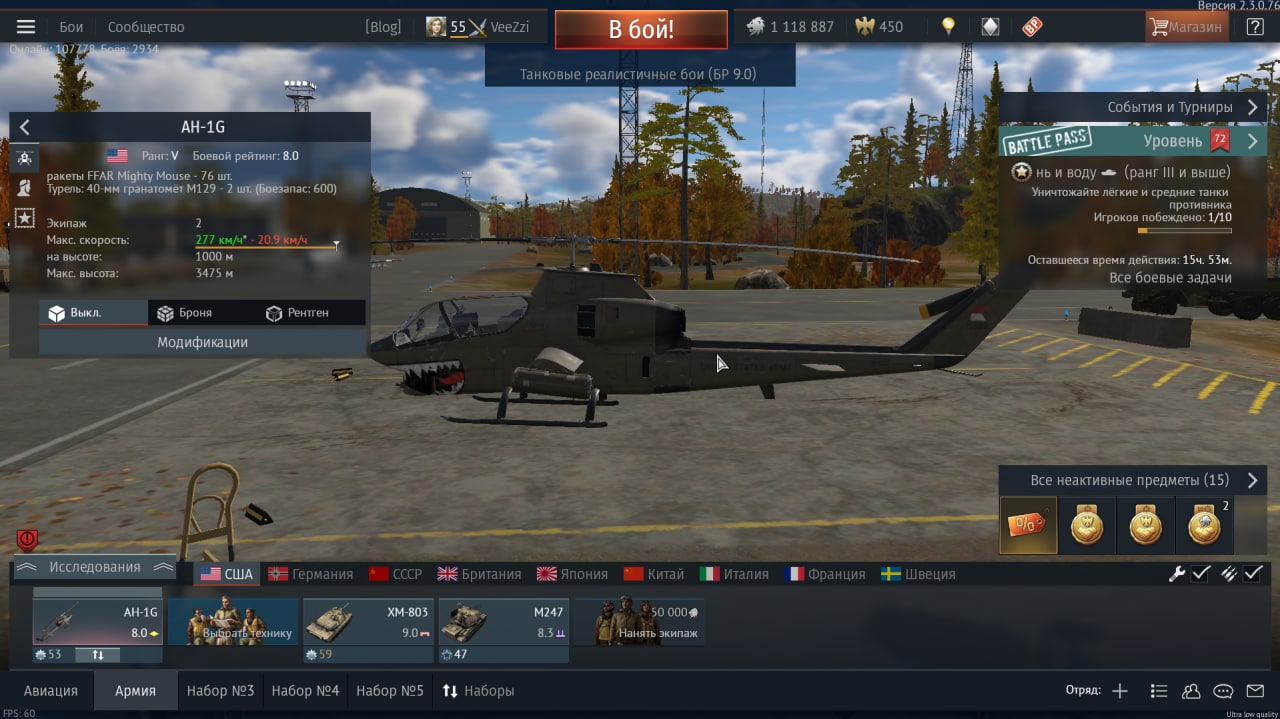
Task: Start the battle with В бой!
Action: (x=641, y=29)
